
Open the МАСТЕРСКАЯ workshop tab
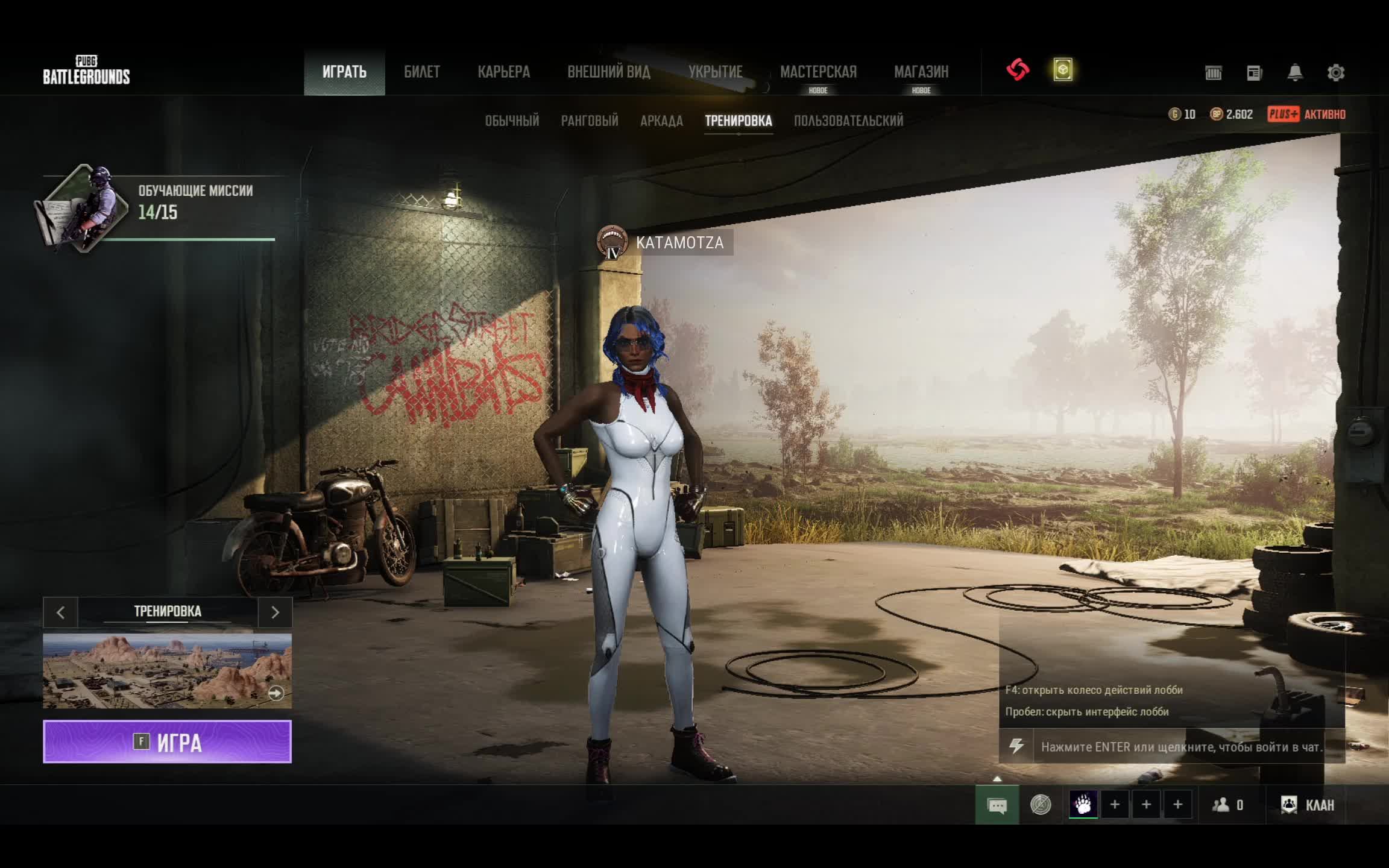(x=817, y=72)
